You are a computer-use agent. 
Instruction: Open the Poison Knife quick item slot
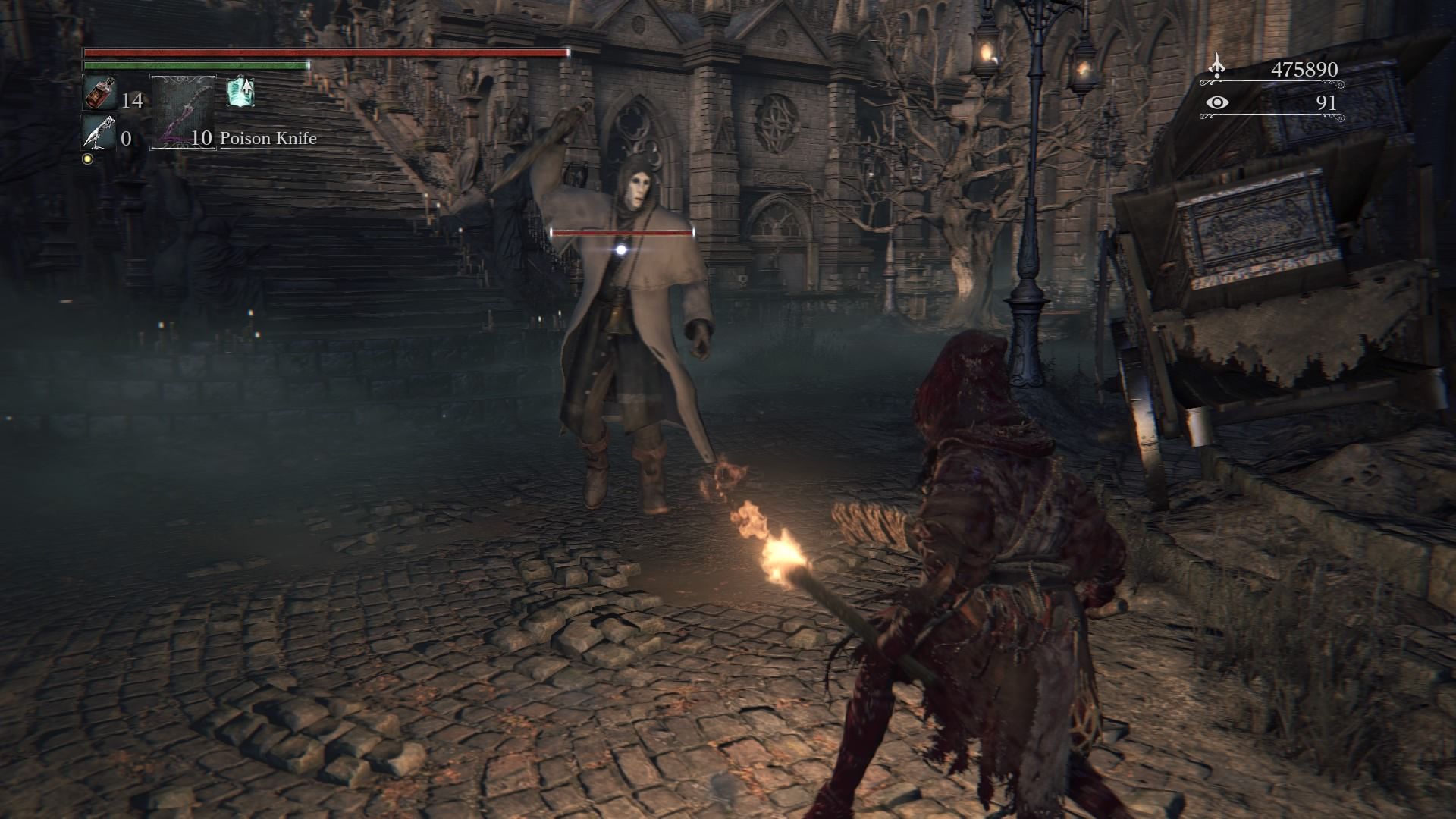coord(182,114)
